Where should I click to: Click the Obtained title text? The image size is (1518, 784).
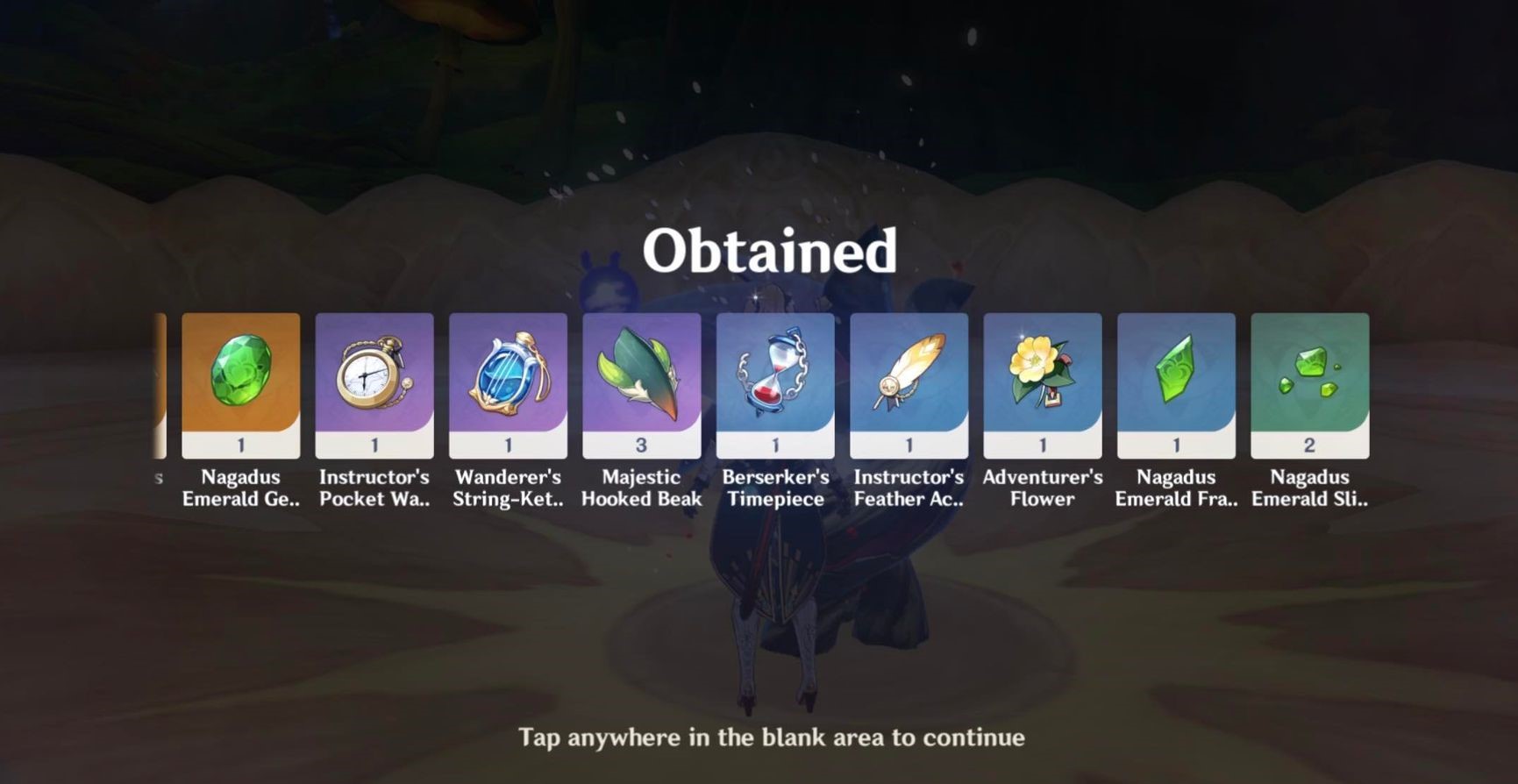point(771,250)
